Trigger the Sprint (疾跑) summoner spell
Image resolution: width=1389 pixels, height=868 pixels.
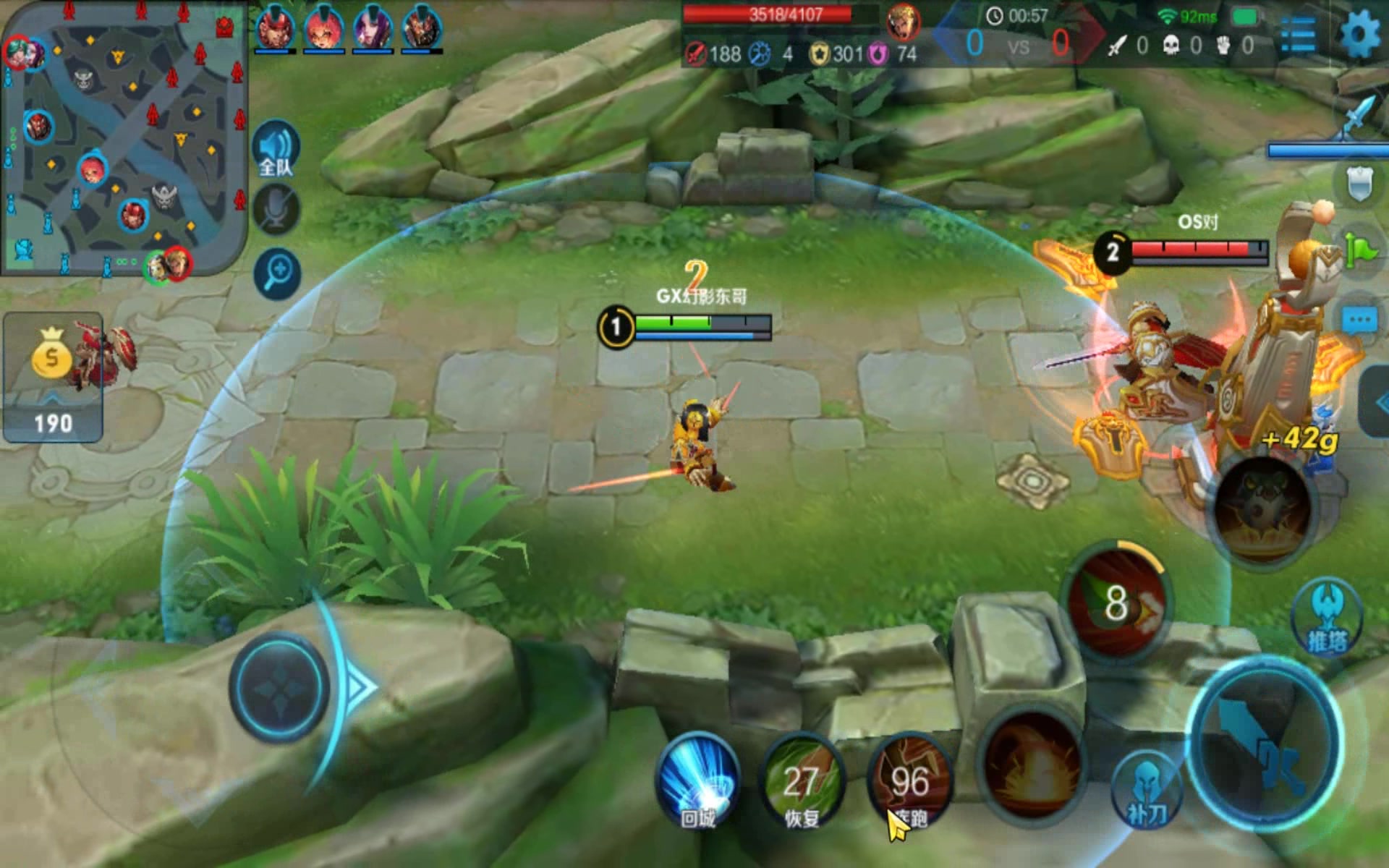[x=909, y=781]
